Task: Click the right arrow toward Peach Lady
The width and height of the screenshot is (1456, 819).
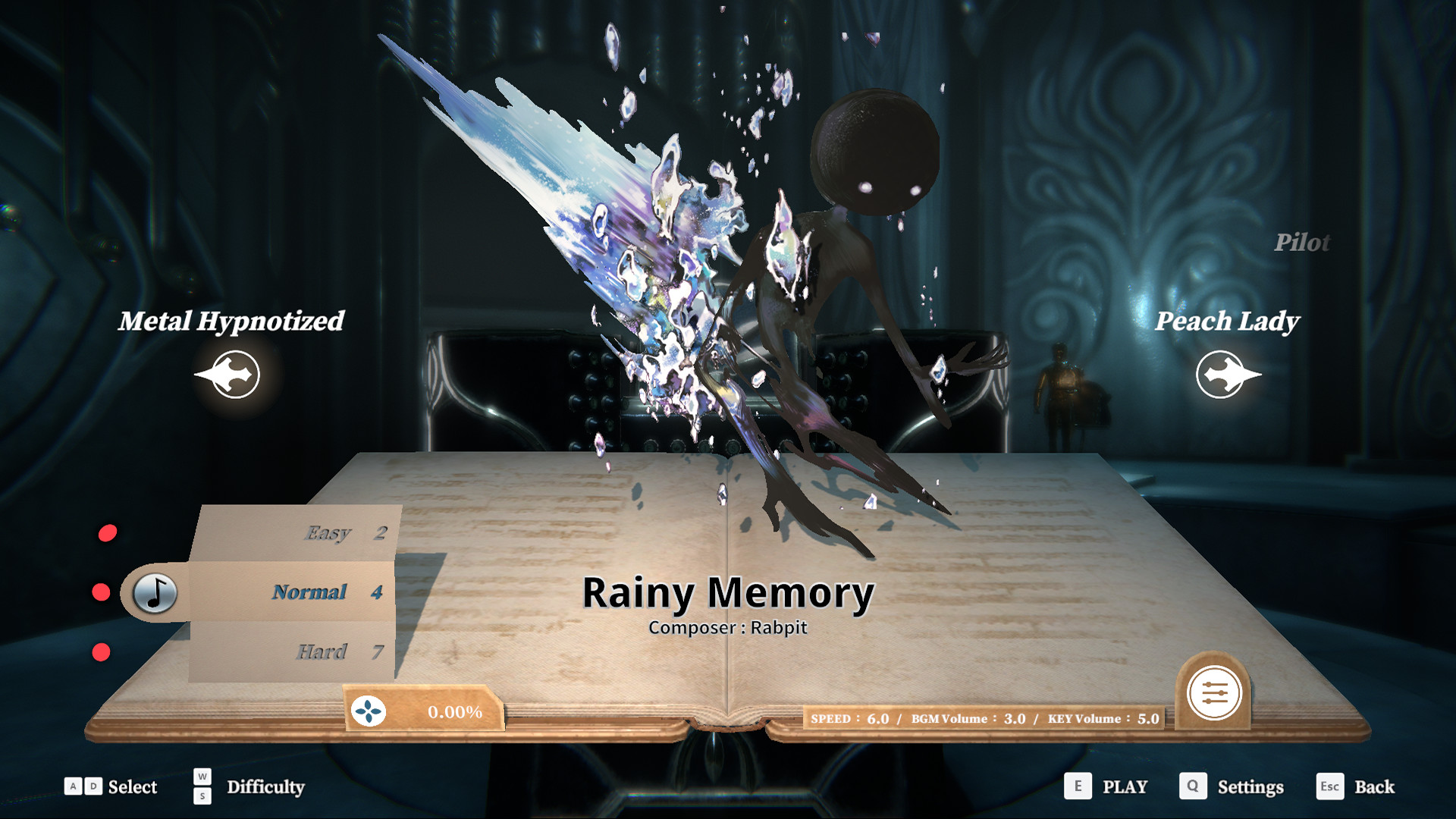Action: click(1222, 374)
